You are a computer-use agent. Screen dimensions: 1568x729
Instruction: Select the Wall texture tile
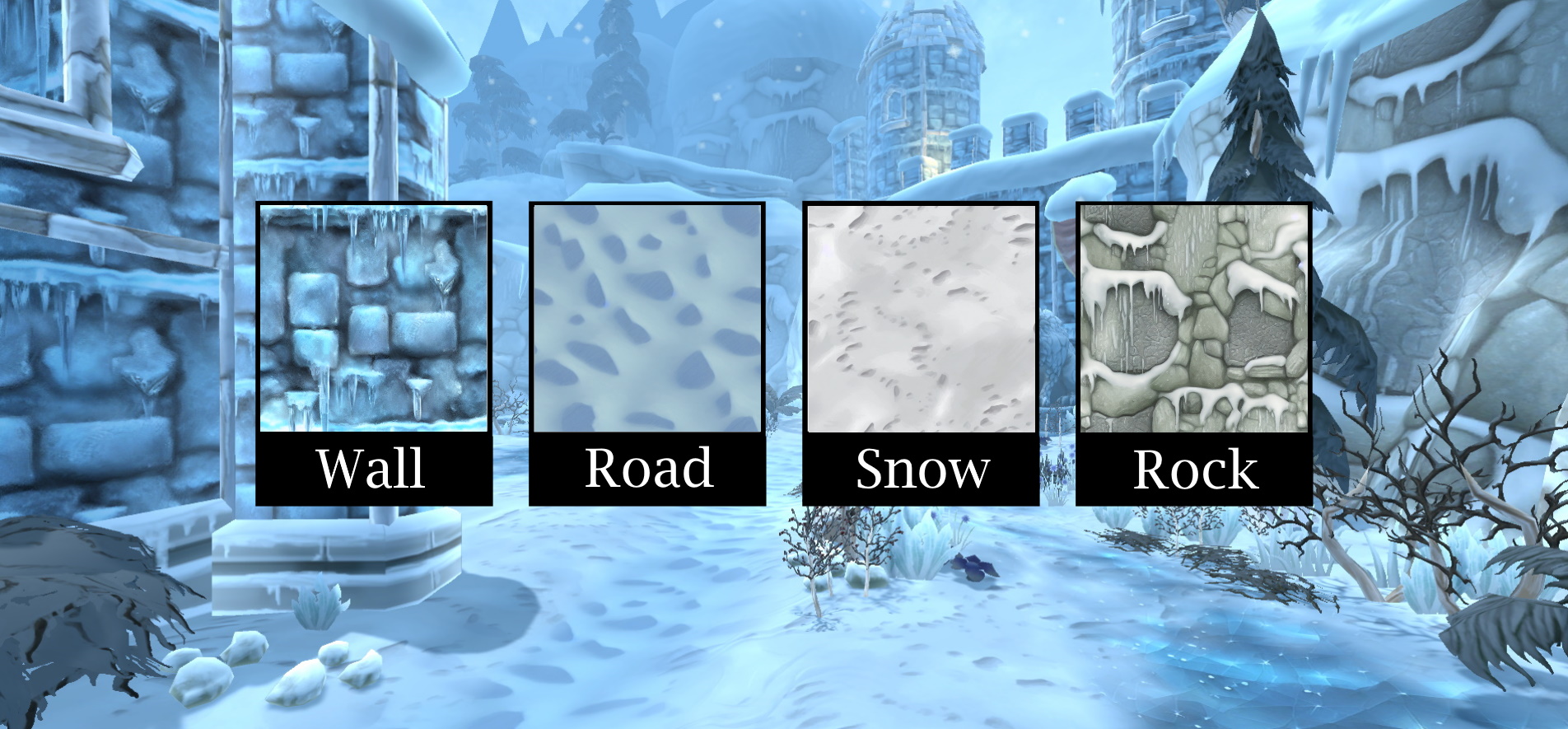(x=374, y=319)
